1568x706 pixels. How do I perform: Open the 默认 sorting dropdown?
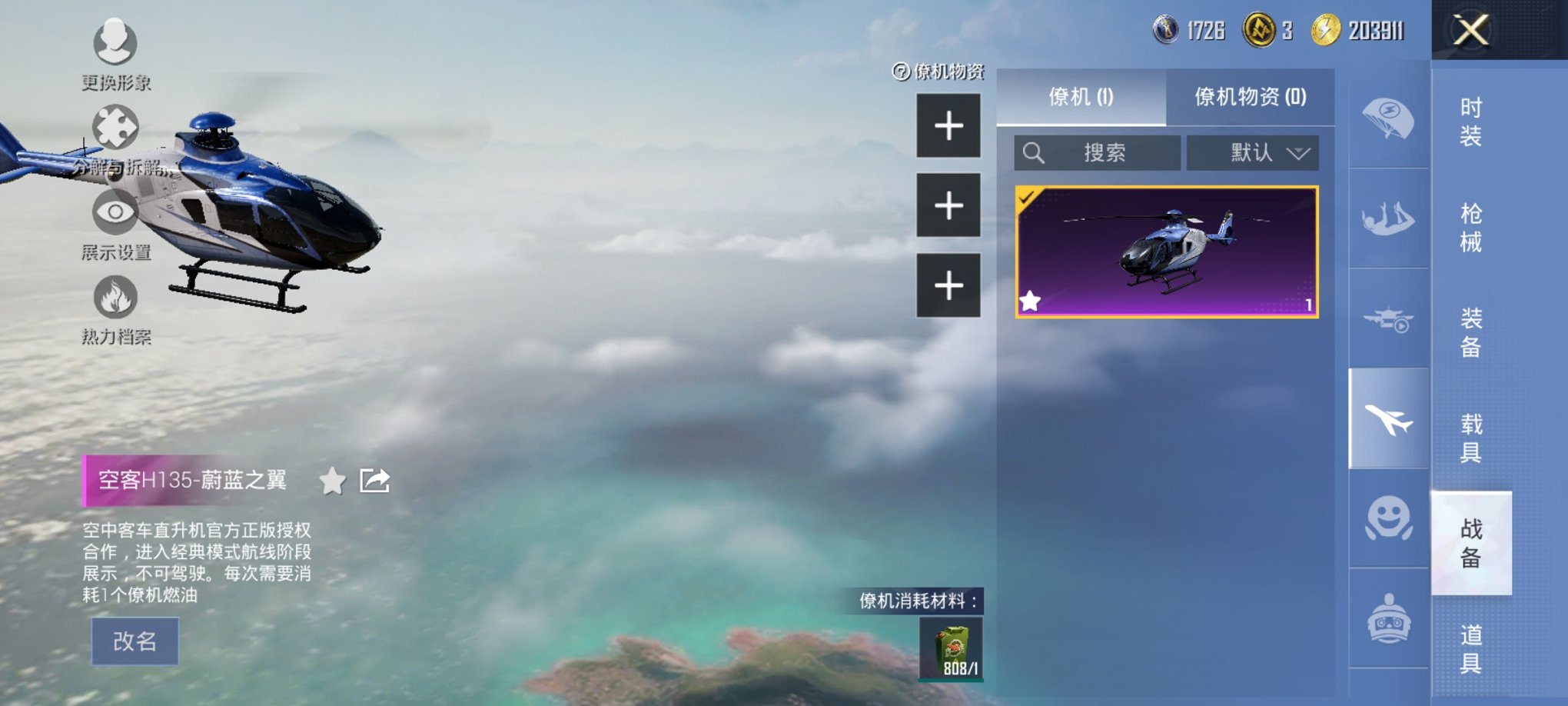[x=1253, y=152]
